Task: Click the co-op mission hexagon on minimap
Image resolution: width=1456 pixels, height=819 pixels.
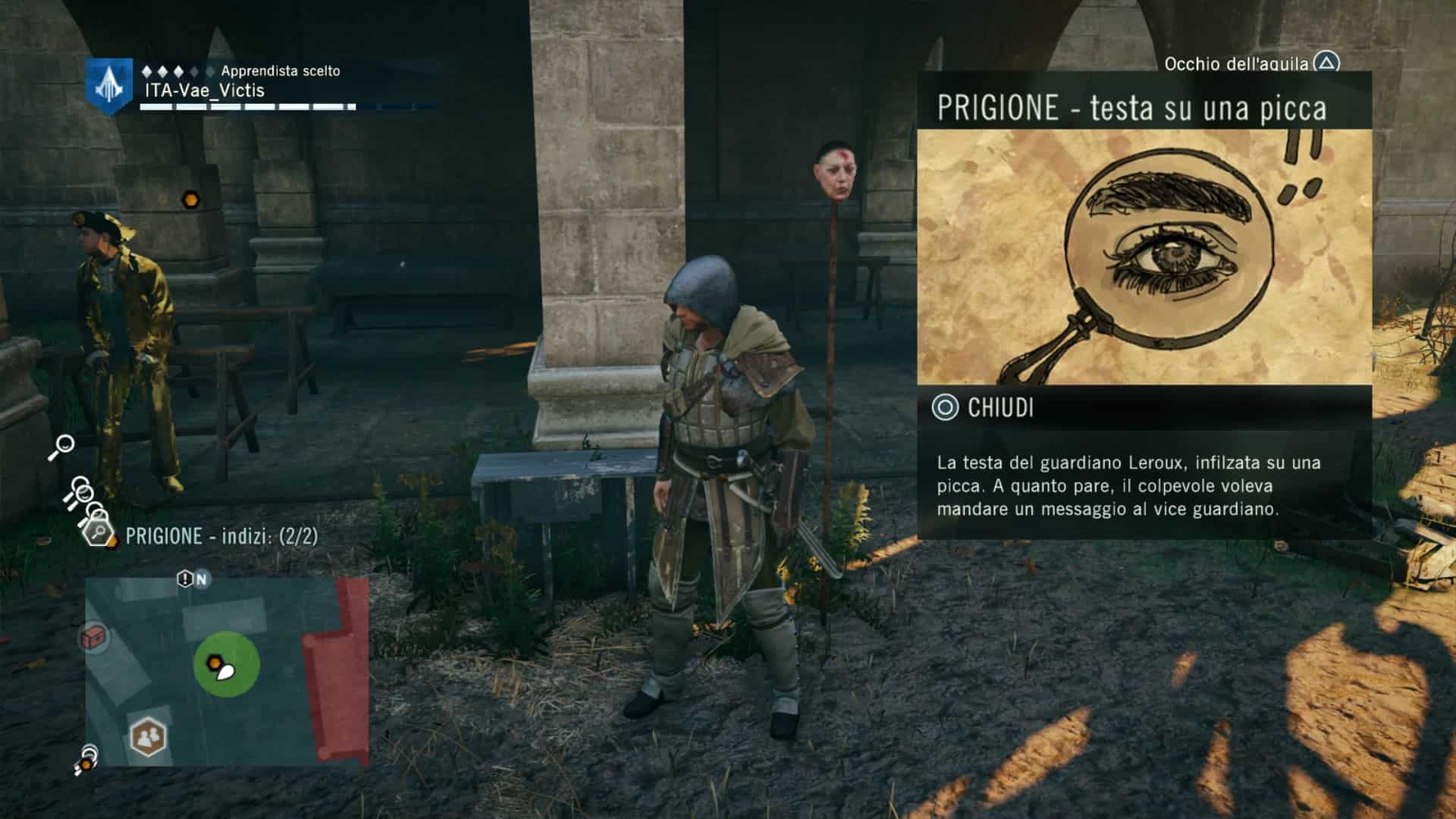Action: click(x=148, y=736)
